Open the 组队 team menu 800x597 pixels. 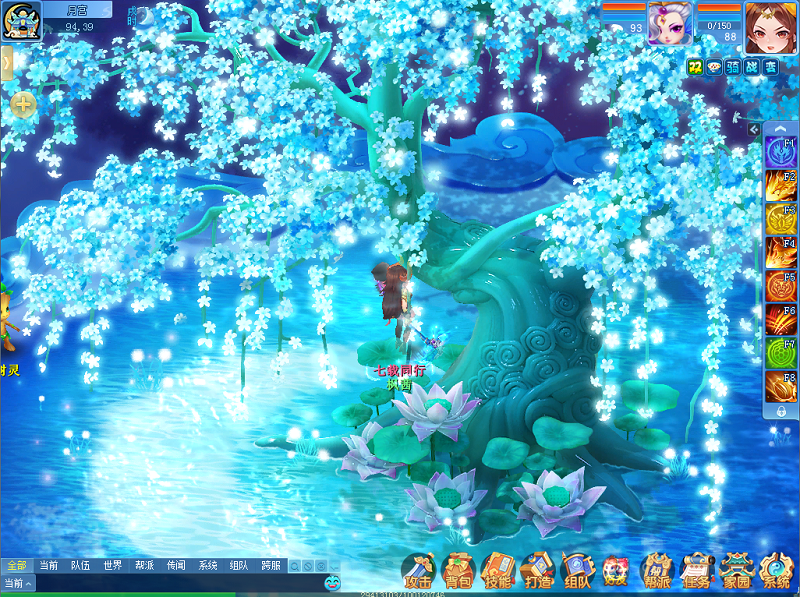click(x=577, y=571)
